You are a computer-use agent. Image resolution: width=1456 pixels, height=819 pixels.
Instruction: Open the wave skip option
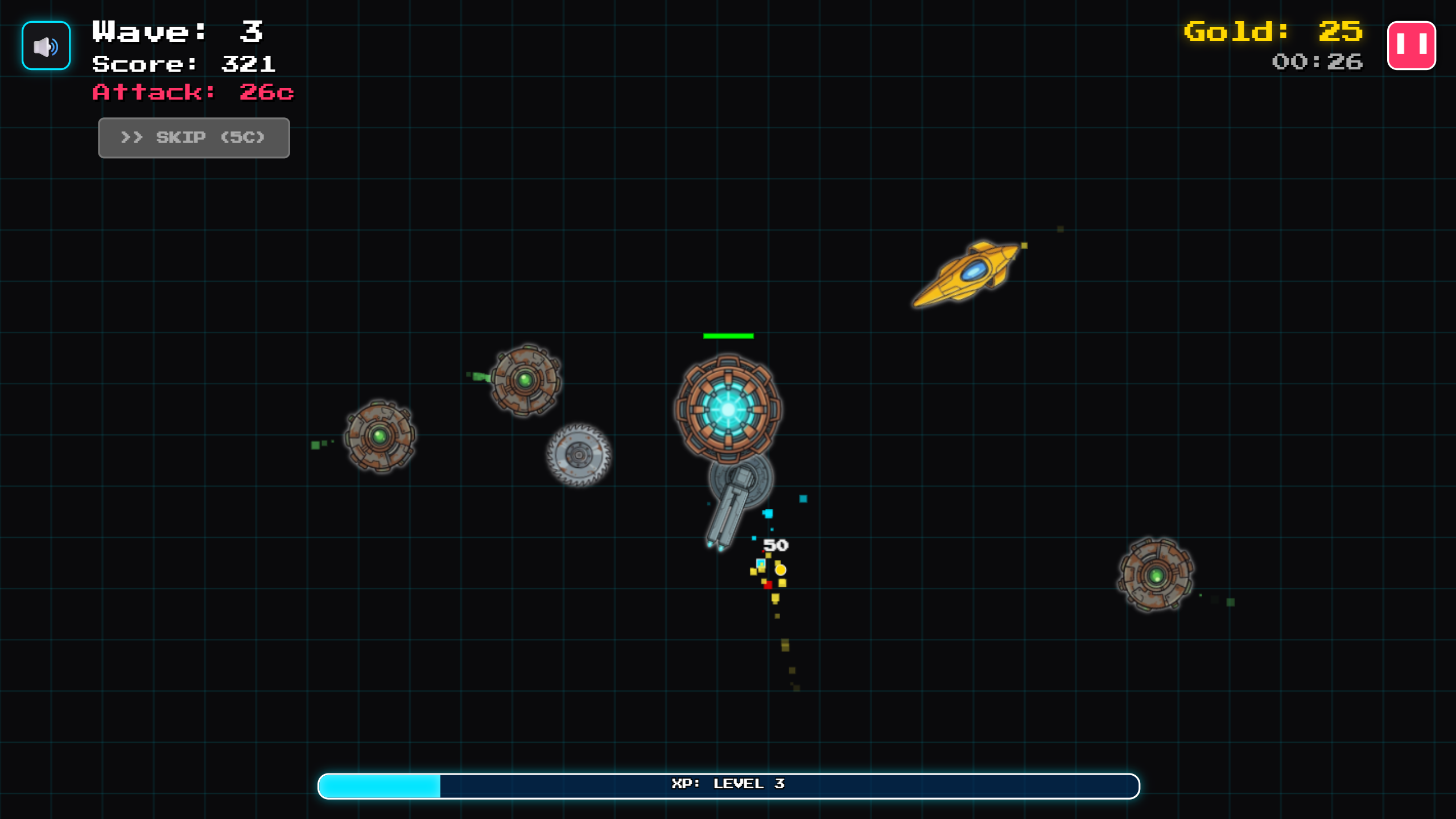pos(193,137)
